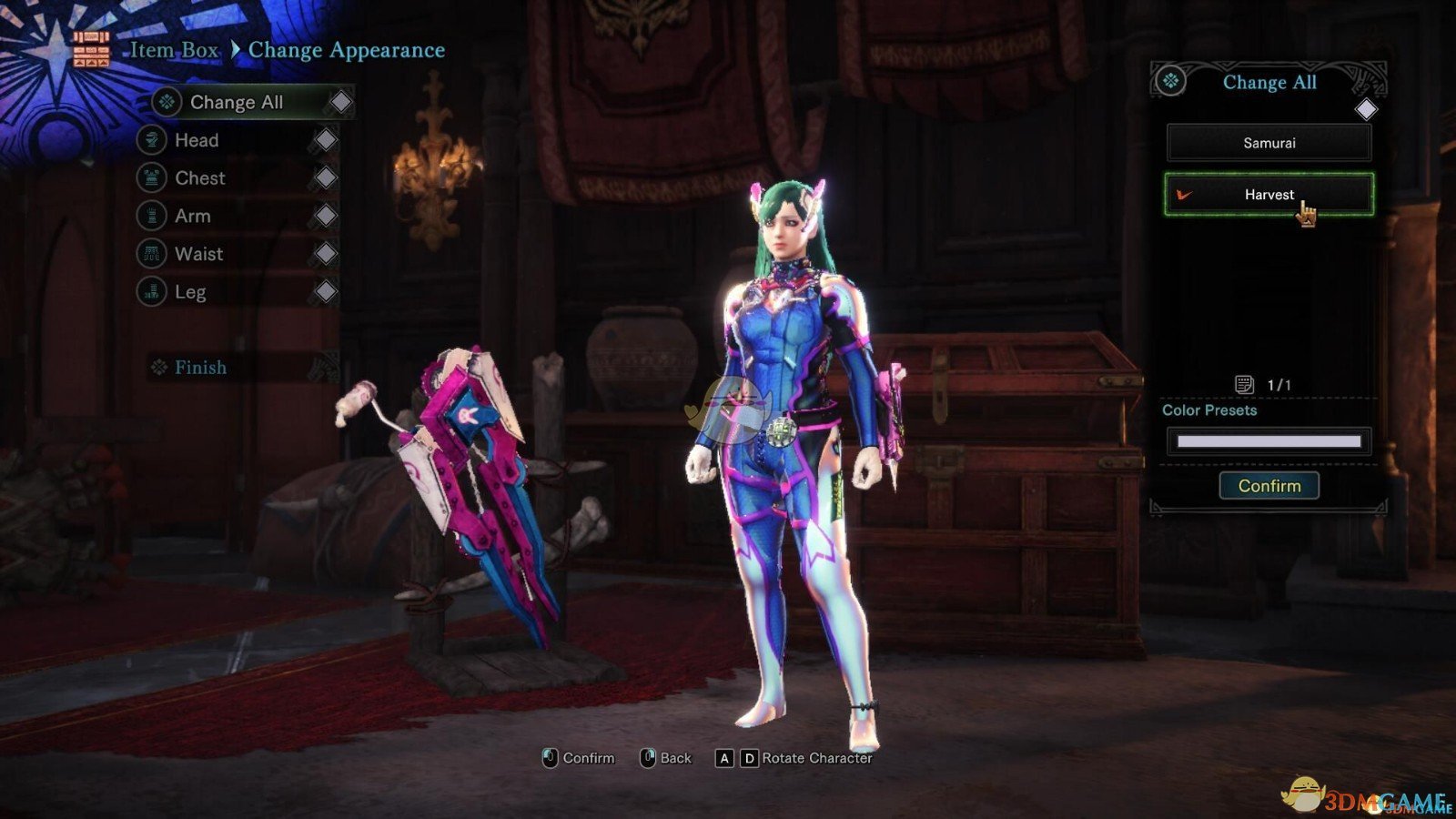Click the Confirm button
The width and height of the screenshot is (1456, 819).
(1269, 485)
